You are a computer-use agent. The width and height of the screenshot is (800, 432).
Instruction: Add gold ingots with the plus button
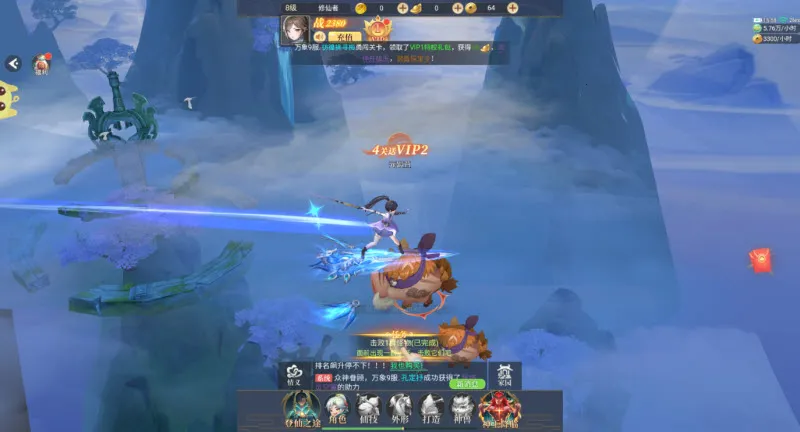tap(457, 8)
